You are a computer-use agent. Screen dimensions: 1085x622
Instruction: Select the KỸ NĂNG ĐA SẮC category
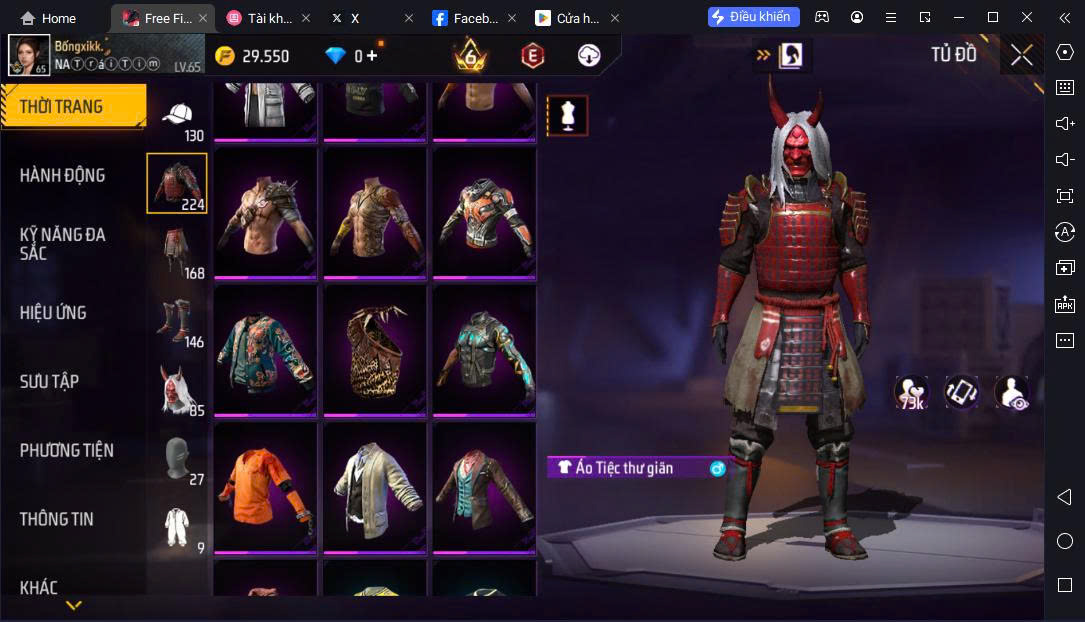point(63,244)
